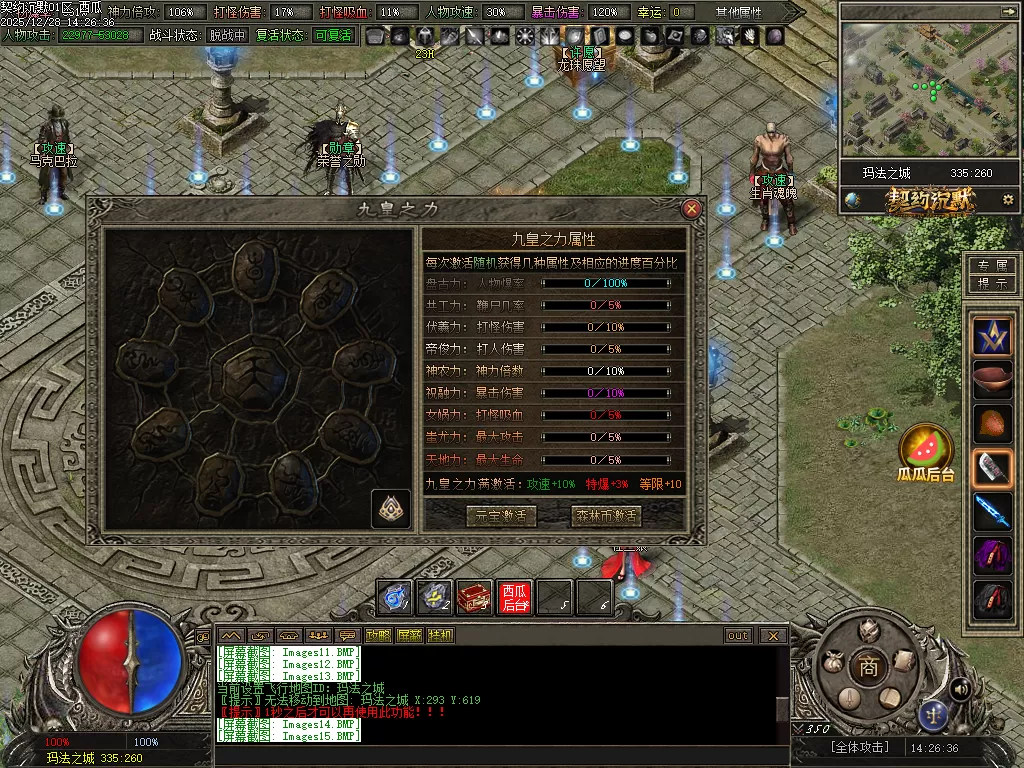Open the 商 shop button
This screenshot has height=768, width=1024.
coord(868,668)
